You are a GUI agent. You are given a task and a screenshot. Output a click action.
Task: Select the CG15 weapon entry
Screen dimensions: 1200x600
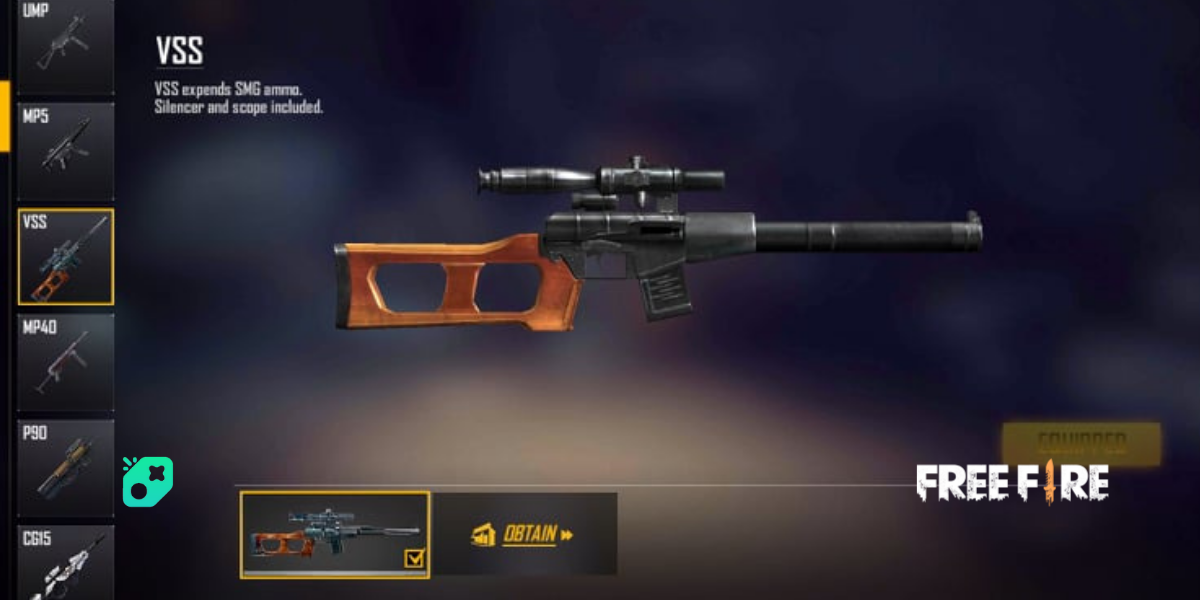[65, 562]
